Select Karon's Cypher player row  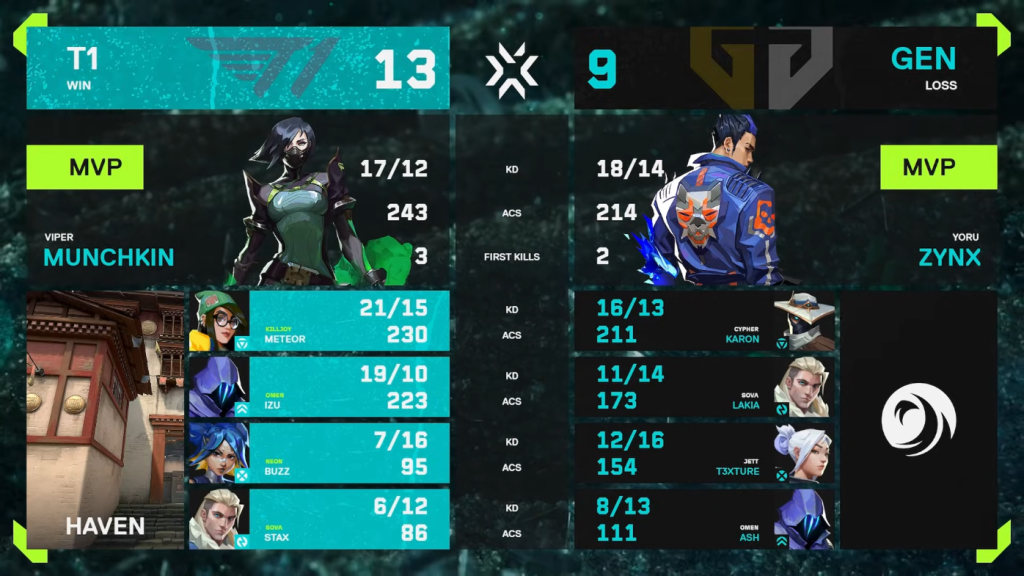tap(704, 321)
